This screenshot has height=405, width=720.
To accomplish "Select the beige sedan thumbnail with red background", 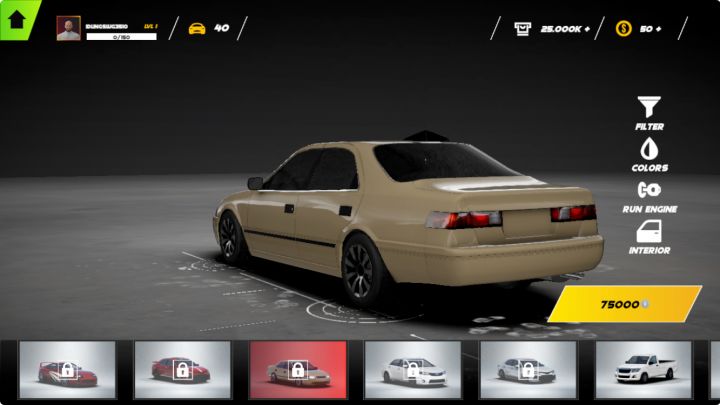I will click(x=298, y=370).
